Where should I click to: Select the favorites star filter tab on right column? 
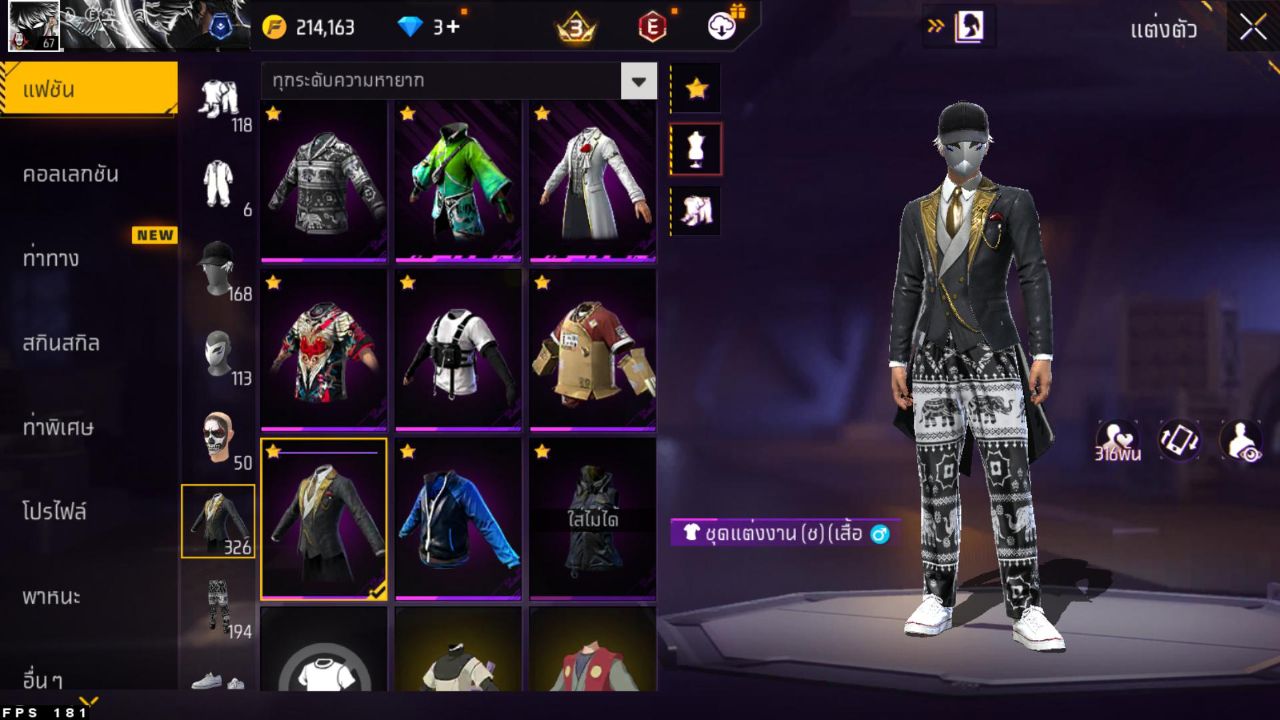coord(695,88)
